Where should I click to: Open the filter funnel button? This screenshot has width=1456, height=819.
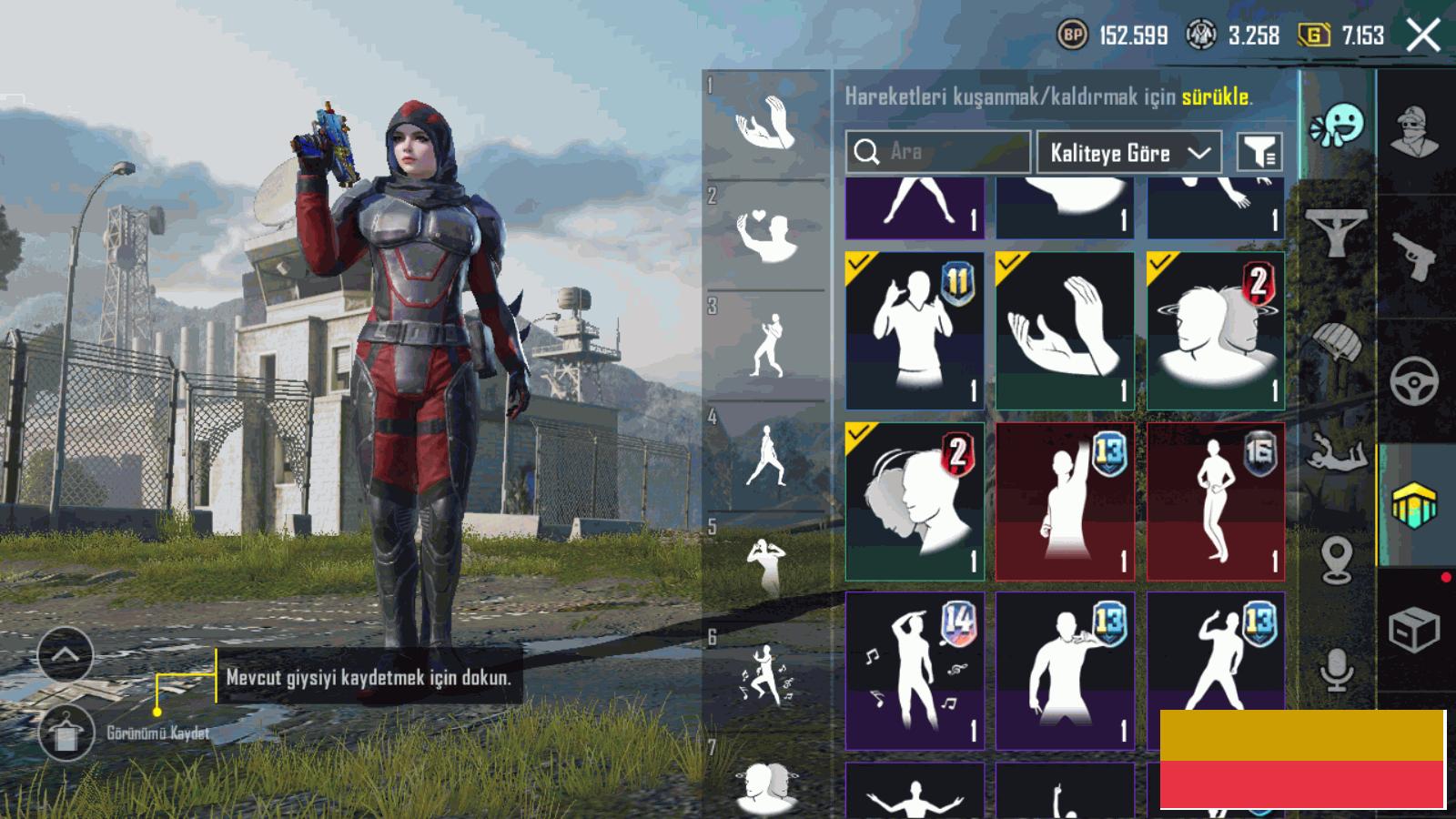(x=1259, y=153)
